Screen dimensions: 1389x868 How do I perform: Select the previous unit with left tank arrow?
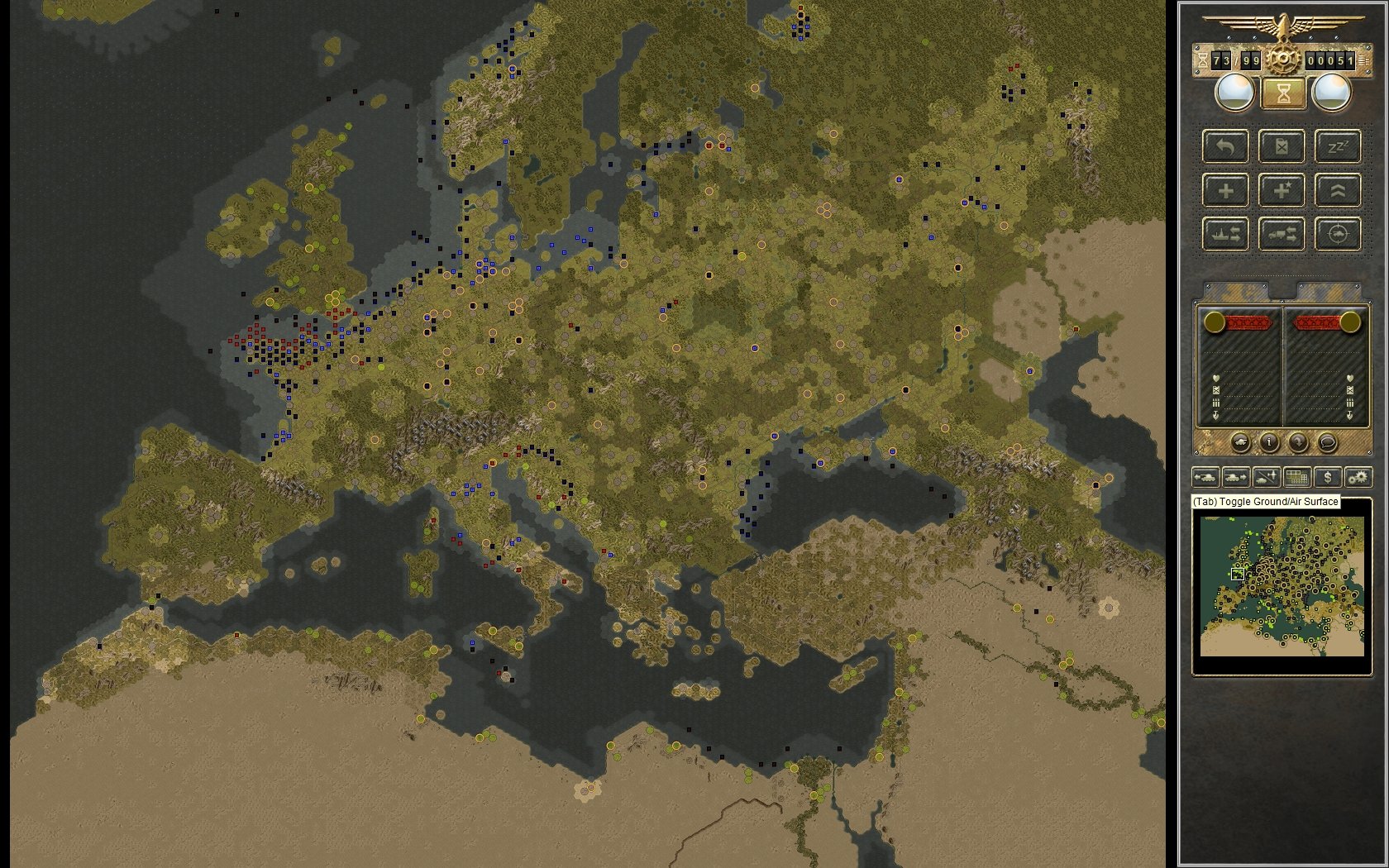1206,477
